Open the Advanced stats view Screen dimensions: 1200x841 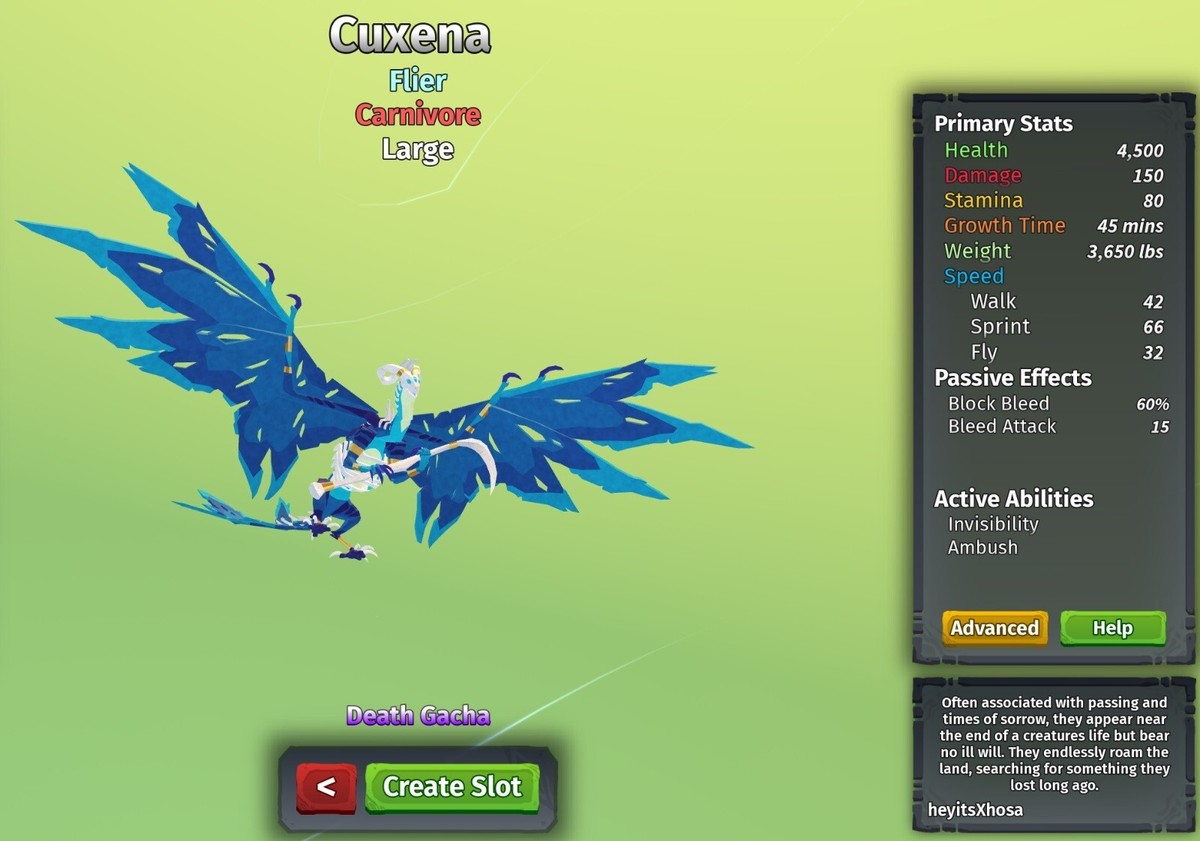[x=994, y=628]
